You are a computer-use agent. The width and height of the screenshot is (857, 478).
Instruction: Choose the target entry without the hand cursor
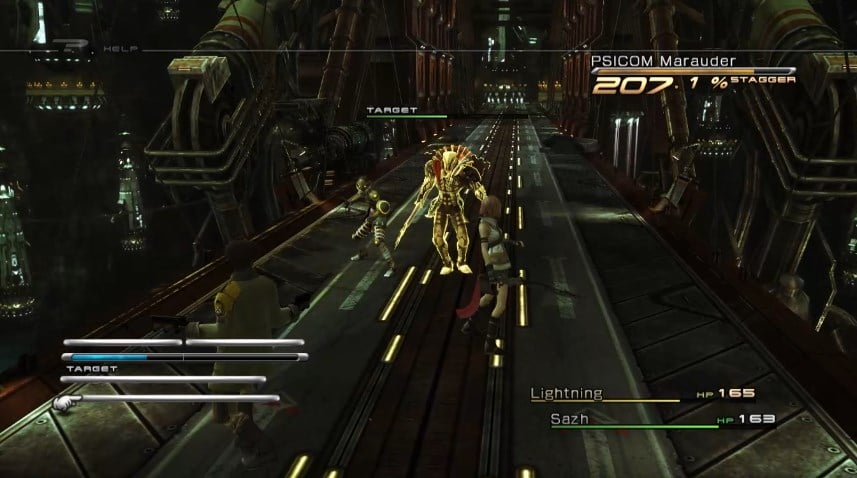pos(165,380)
